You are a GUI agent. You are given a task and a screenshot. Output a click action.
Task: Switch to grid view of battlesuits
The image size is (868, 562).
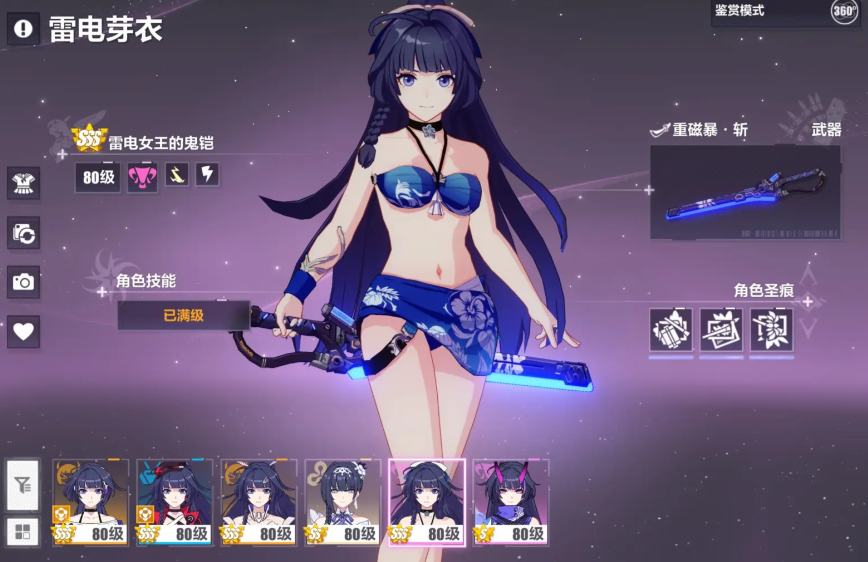(x=23, y=532)
